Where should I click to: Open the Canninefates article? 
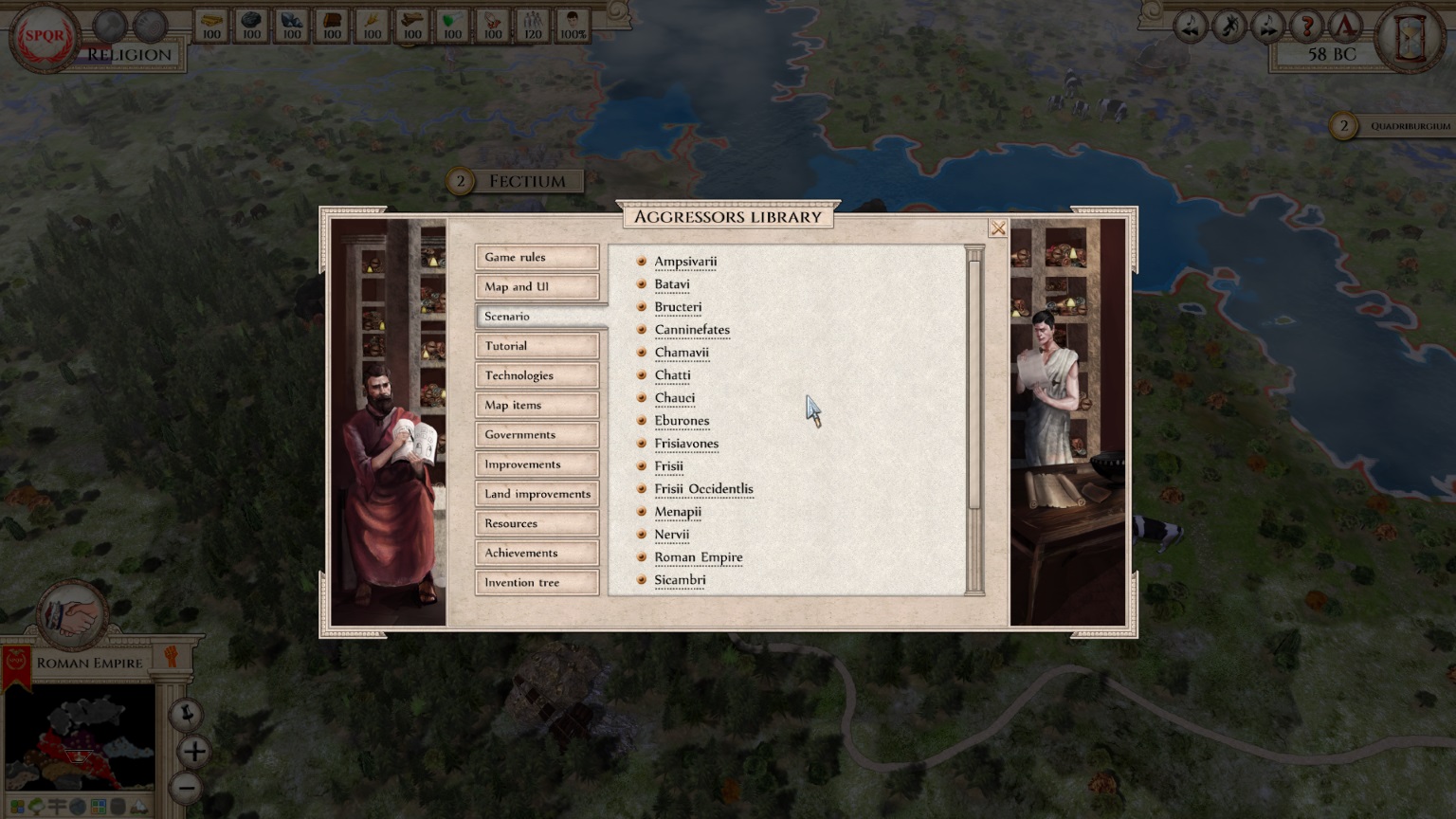pyautogui.click(x=691, y=330)
